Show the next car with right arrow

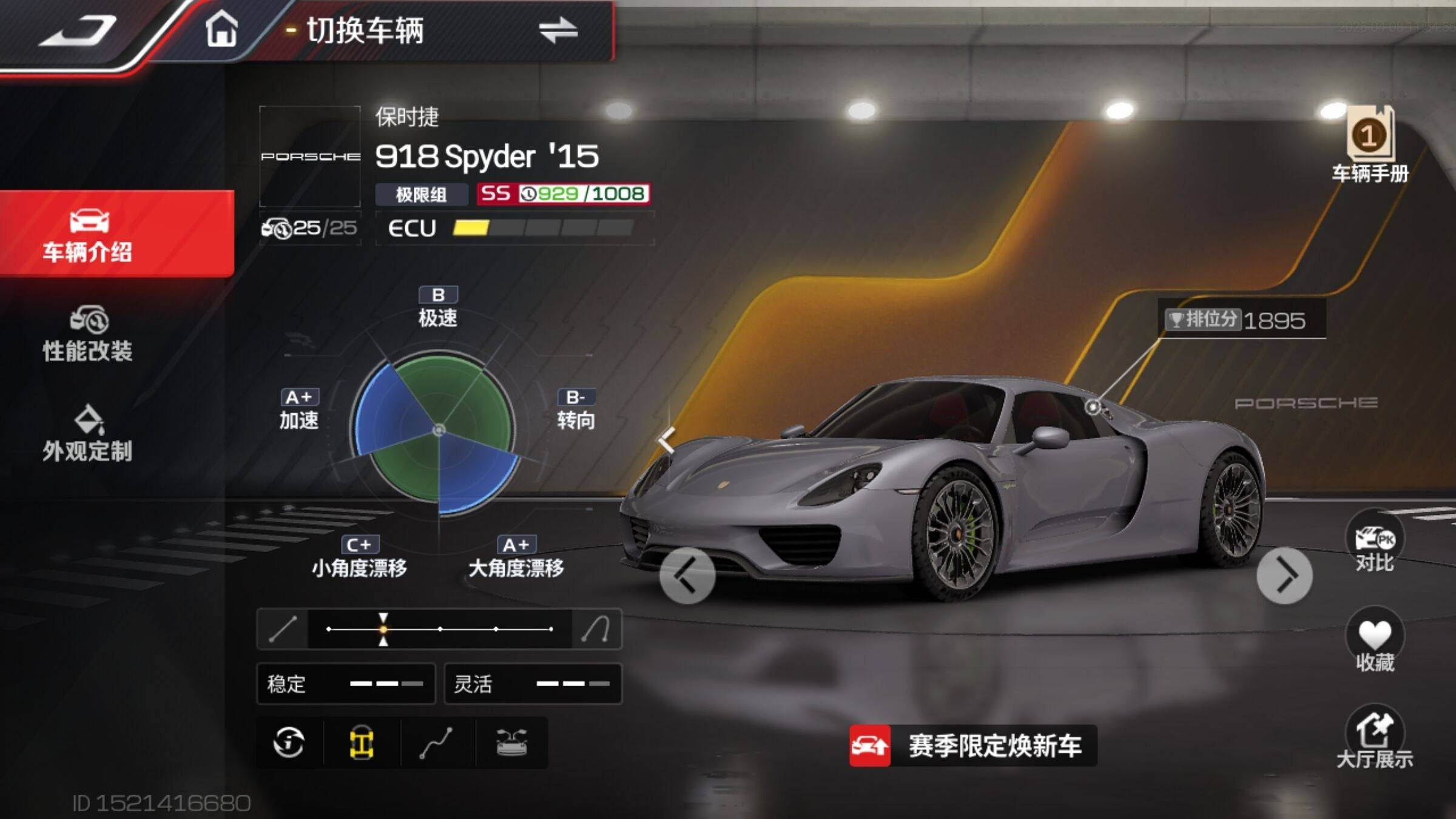point(1284,576)
